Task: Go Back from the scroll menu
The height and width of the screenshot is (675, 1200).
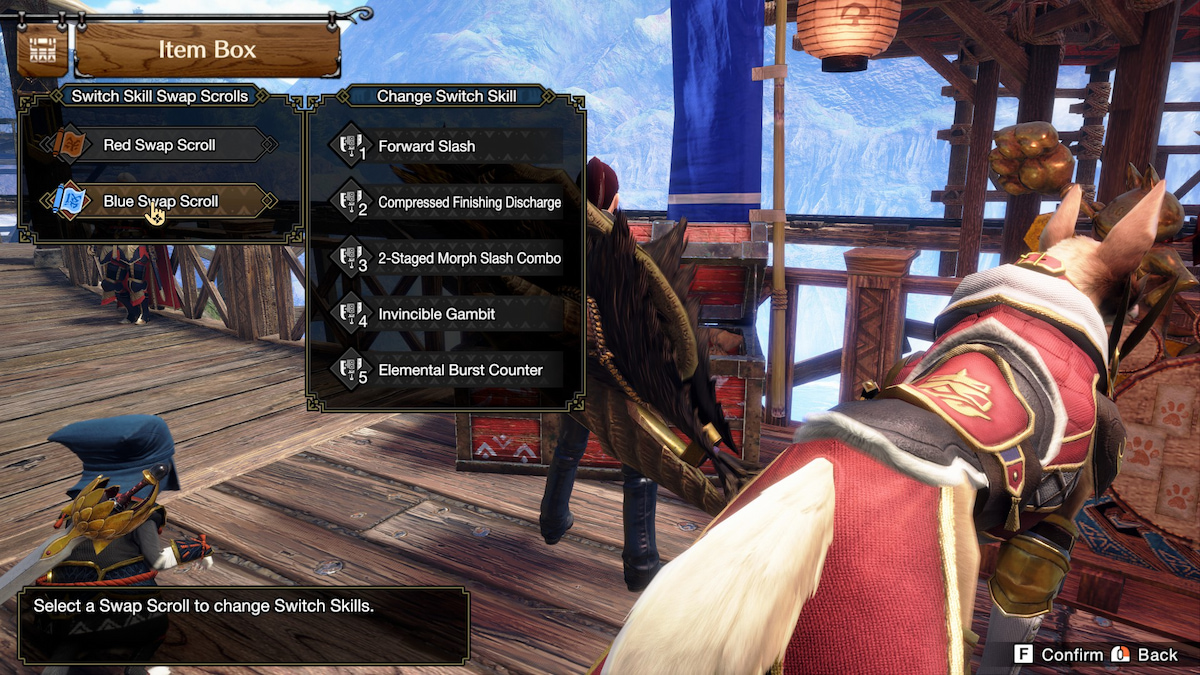Action: [x=1146, y=654]
